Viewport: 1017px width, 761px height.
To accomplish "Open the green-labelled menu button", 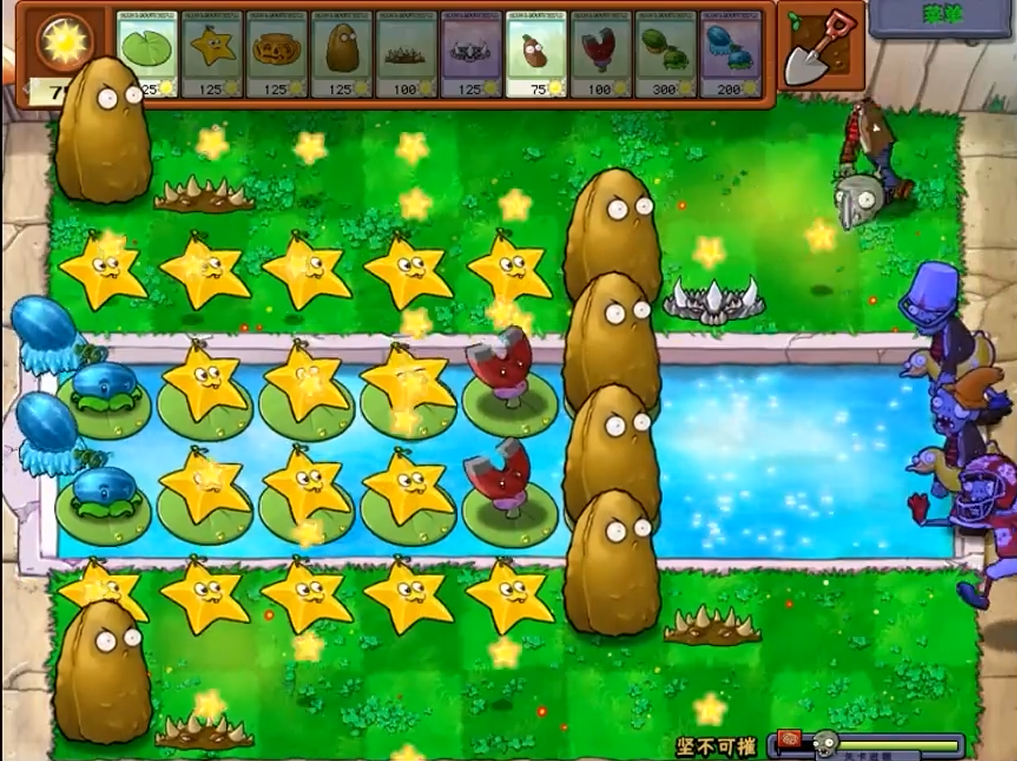I will tap(939, 17).
